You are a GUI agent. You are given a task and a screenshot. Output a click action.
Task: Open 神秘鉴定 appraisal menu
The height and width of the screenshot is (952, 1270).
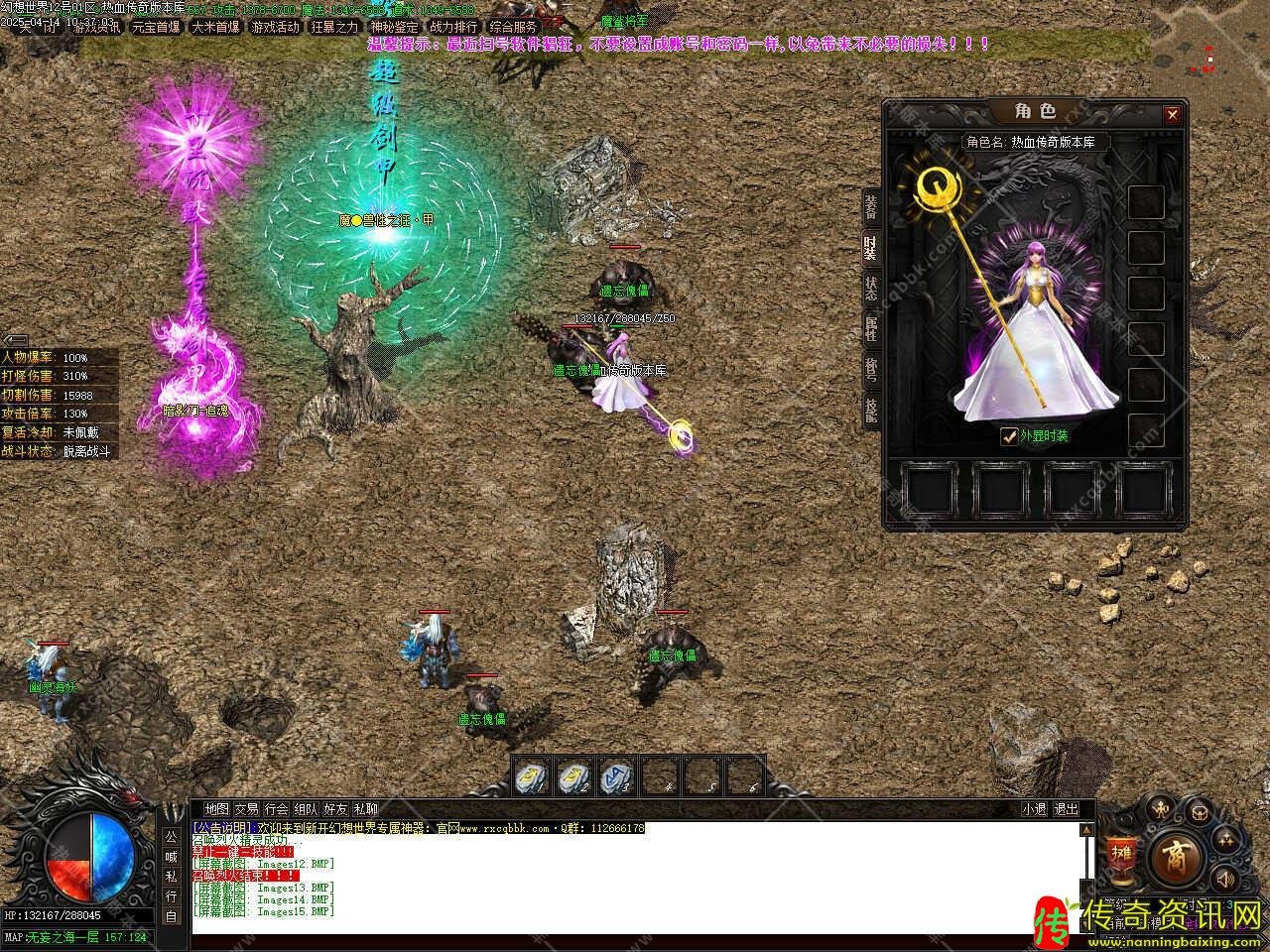click(x=394, y=27)
